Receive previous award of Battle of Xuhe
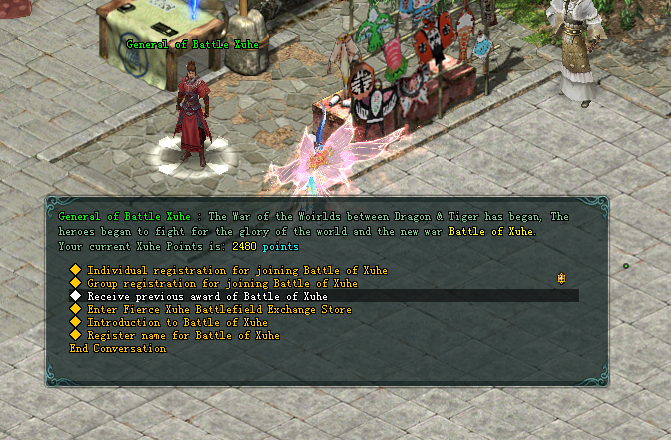The width and height of the screenshot is (671, 440). [207, 296]
